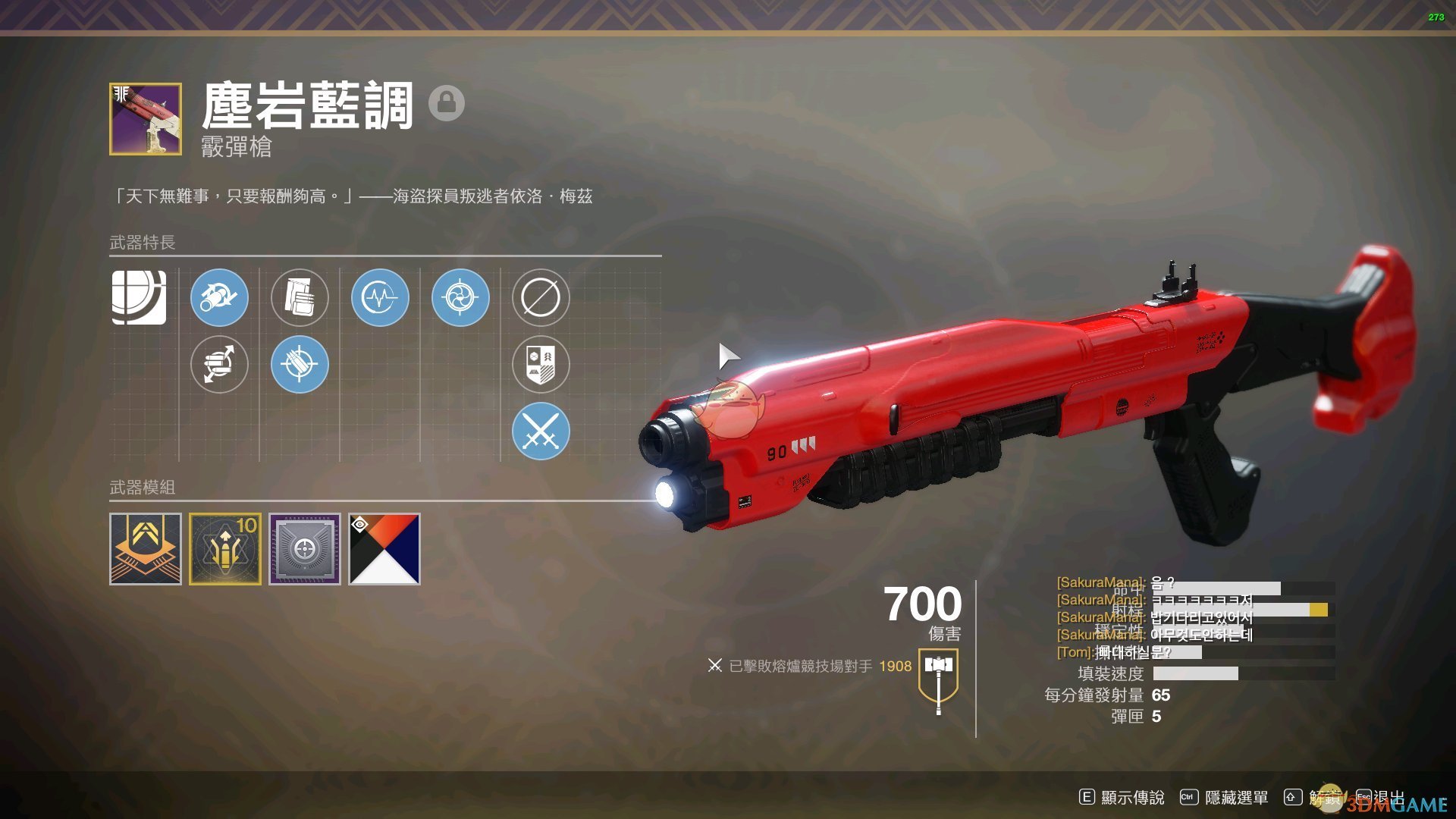Toggle the lock icon beside weapon name

coord(447,102)
